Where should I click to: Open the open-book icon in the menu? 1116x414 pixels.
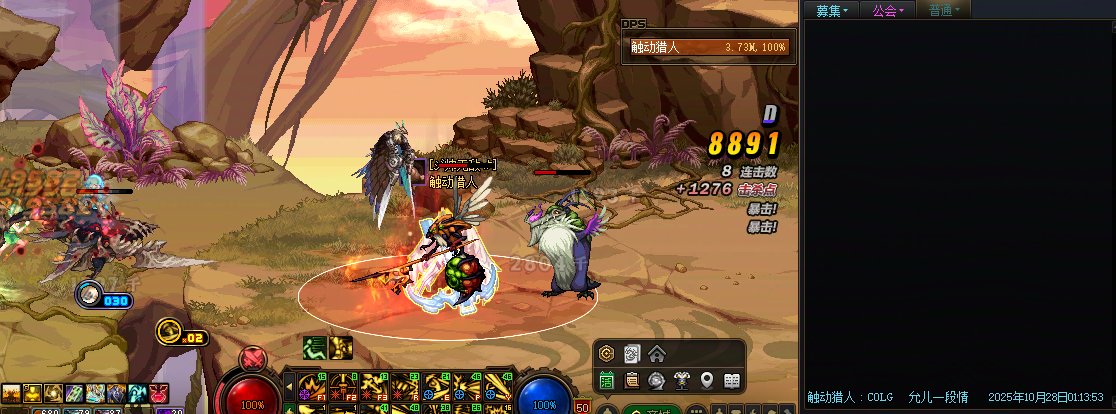(732, 380)
